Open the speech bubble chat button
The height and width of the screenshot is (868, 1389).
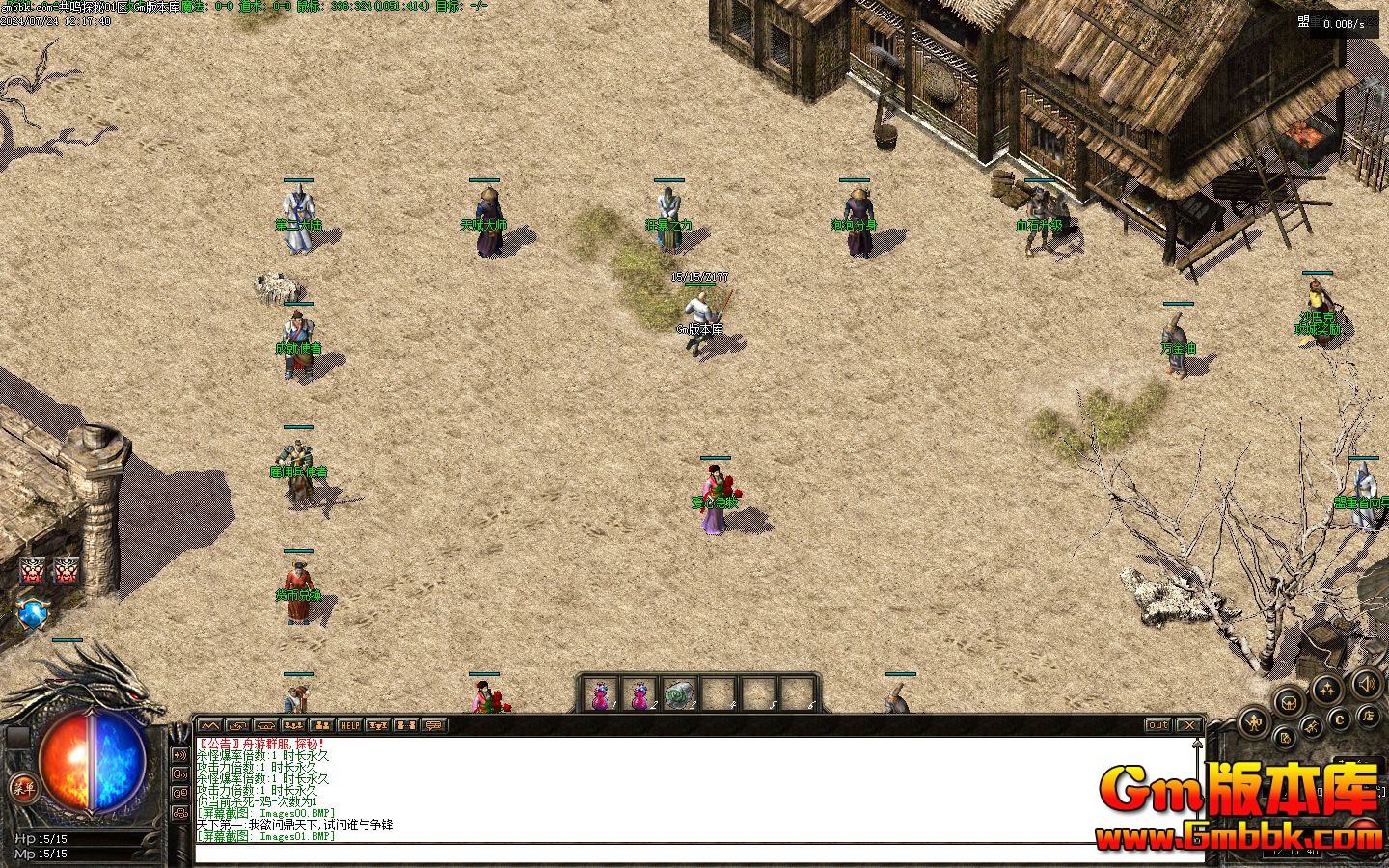(x=433, y=725)
